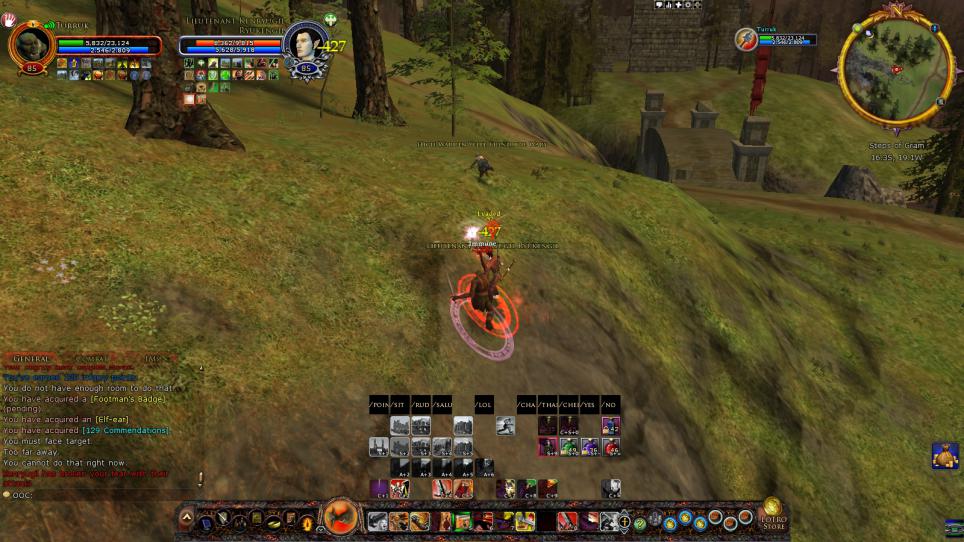964x542 pixels.
Task: Open the gold coin bag icon
Action: [945, 455]
